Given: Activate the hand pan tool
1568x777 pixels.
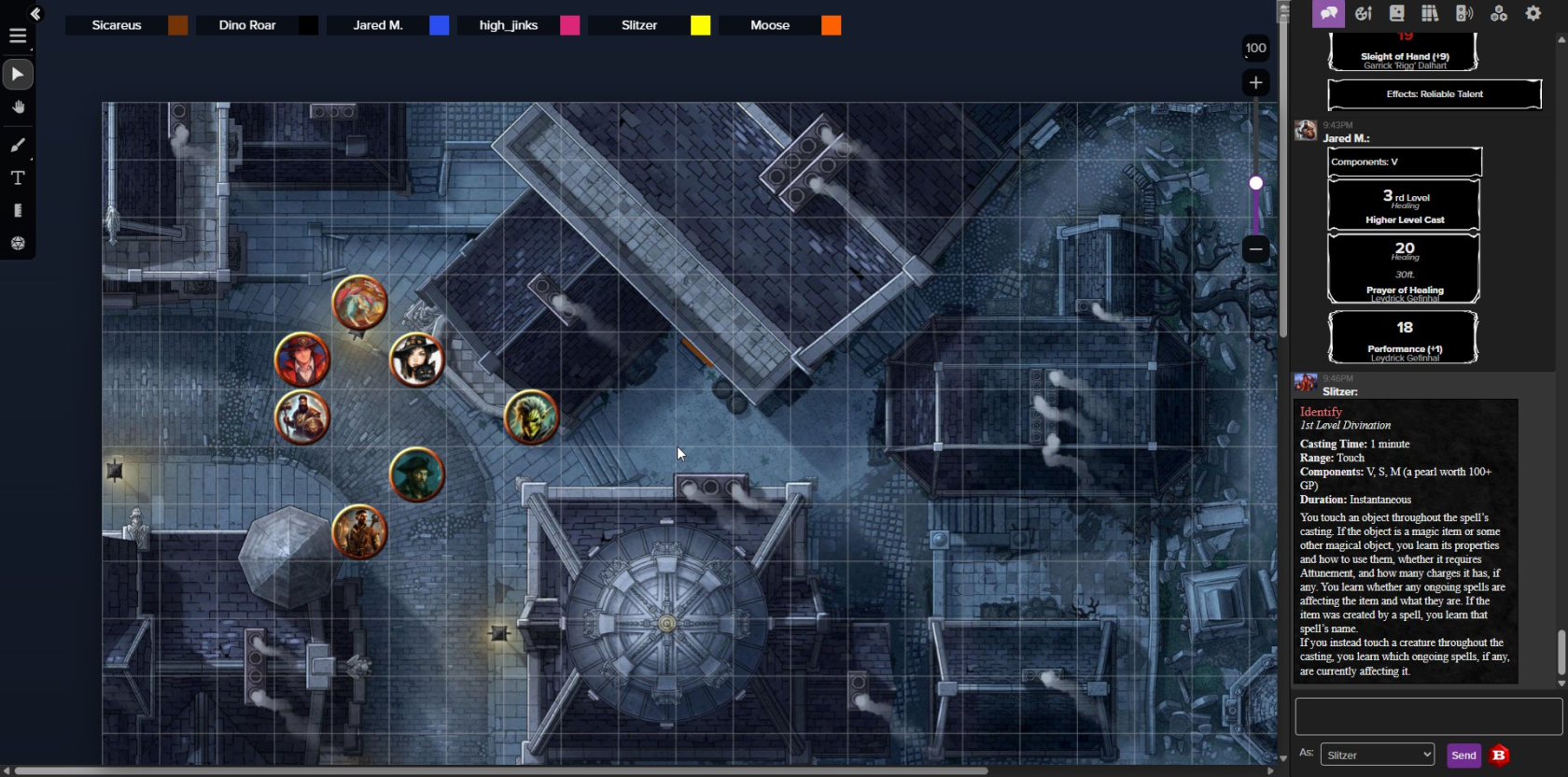Looking at the screenshot, I should coord(18,107).
